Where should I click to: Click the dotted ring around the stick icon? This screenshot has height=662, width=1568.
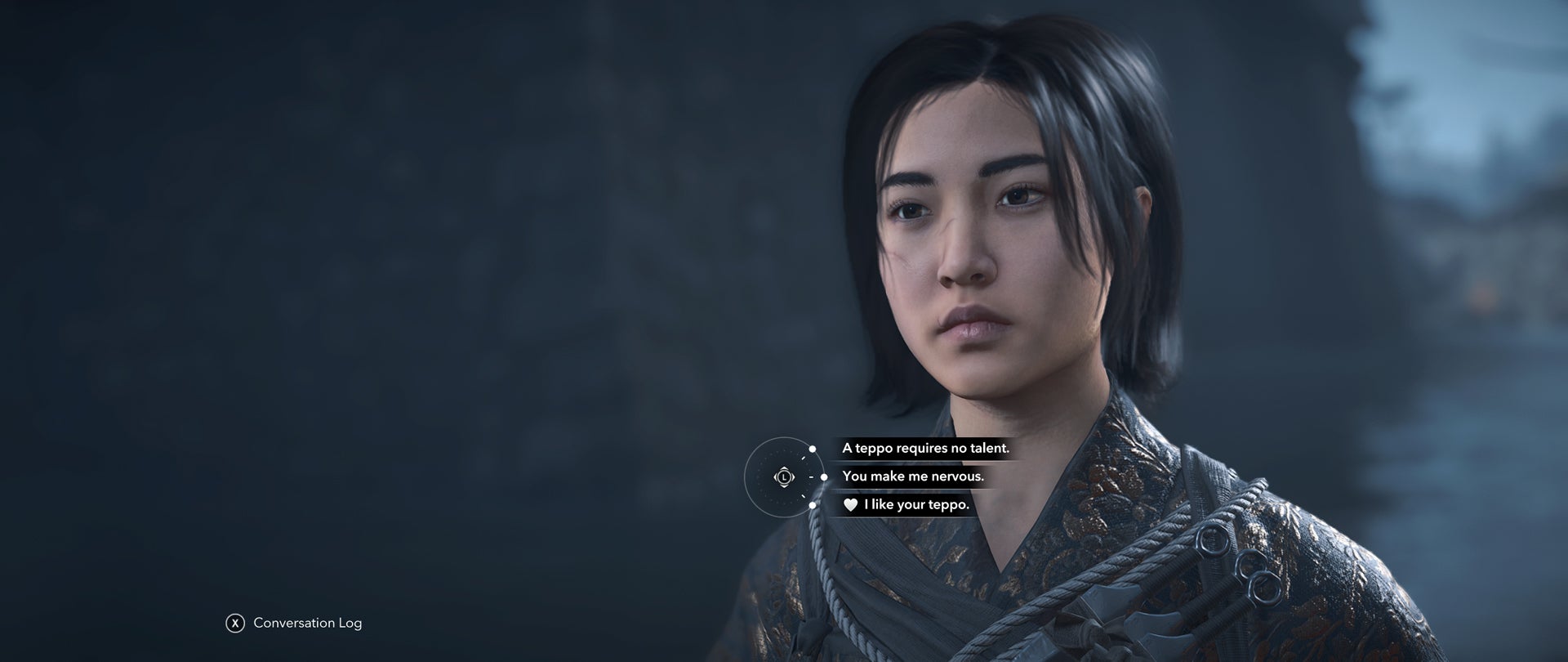point(759,477)
